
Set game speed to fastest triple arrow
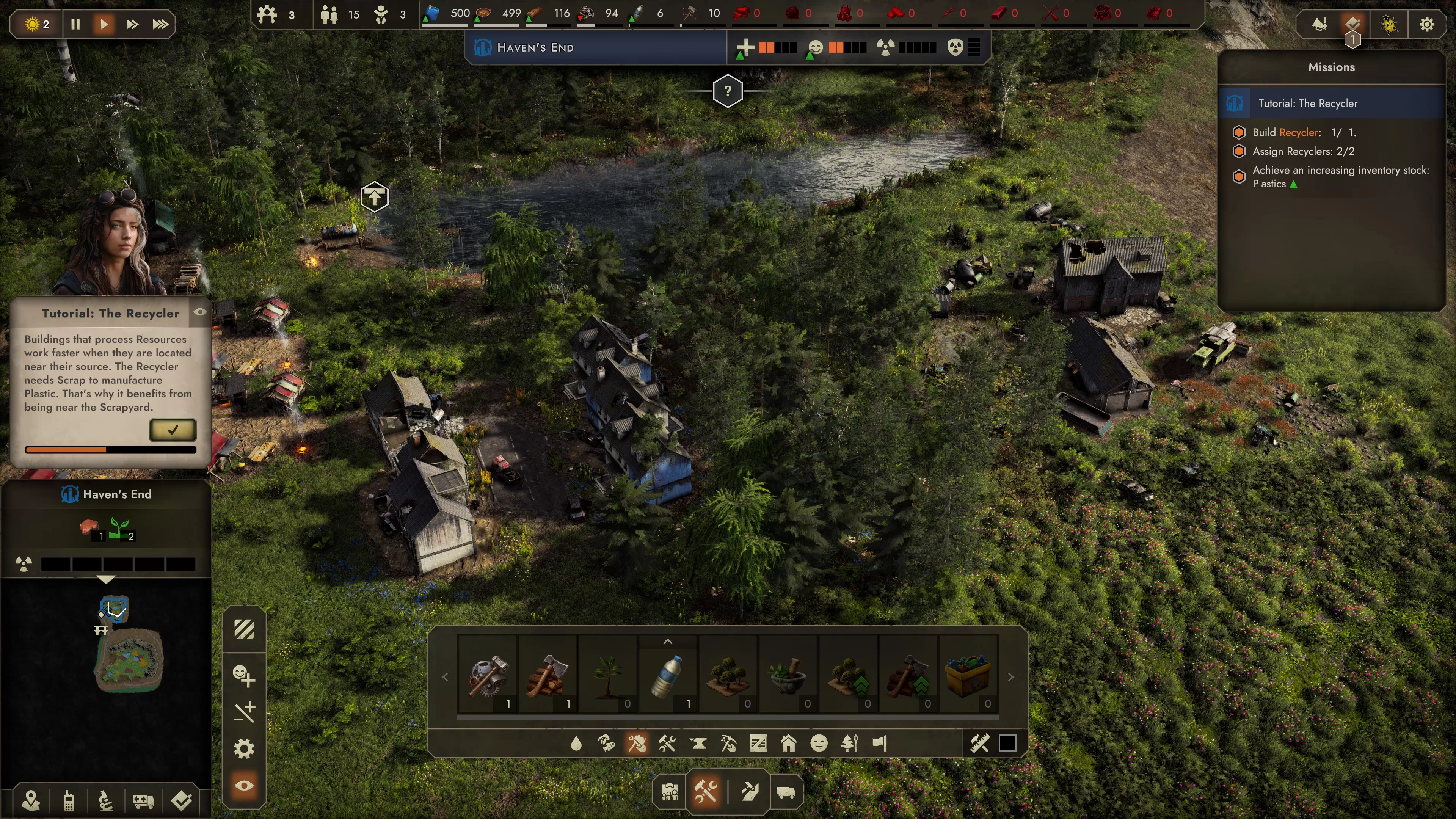click(x=160, y=24)
